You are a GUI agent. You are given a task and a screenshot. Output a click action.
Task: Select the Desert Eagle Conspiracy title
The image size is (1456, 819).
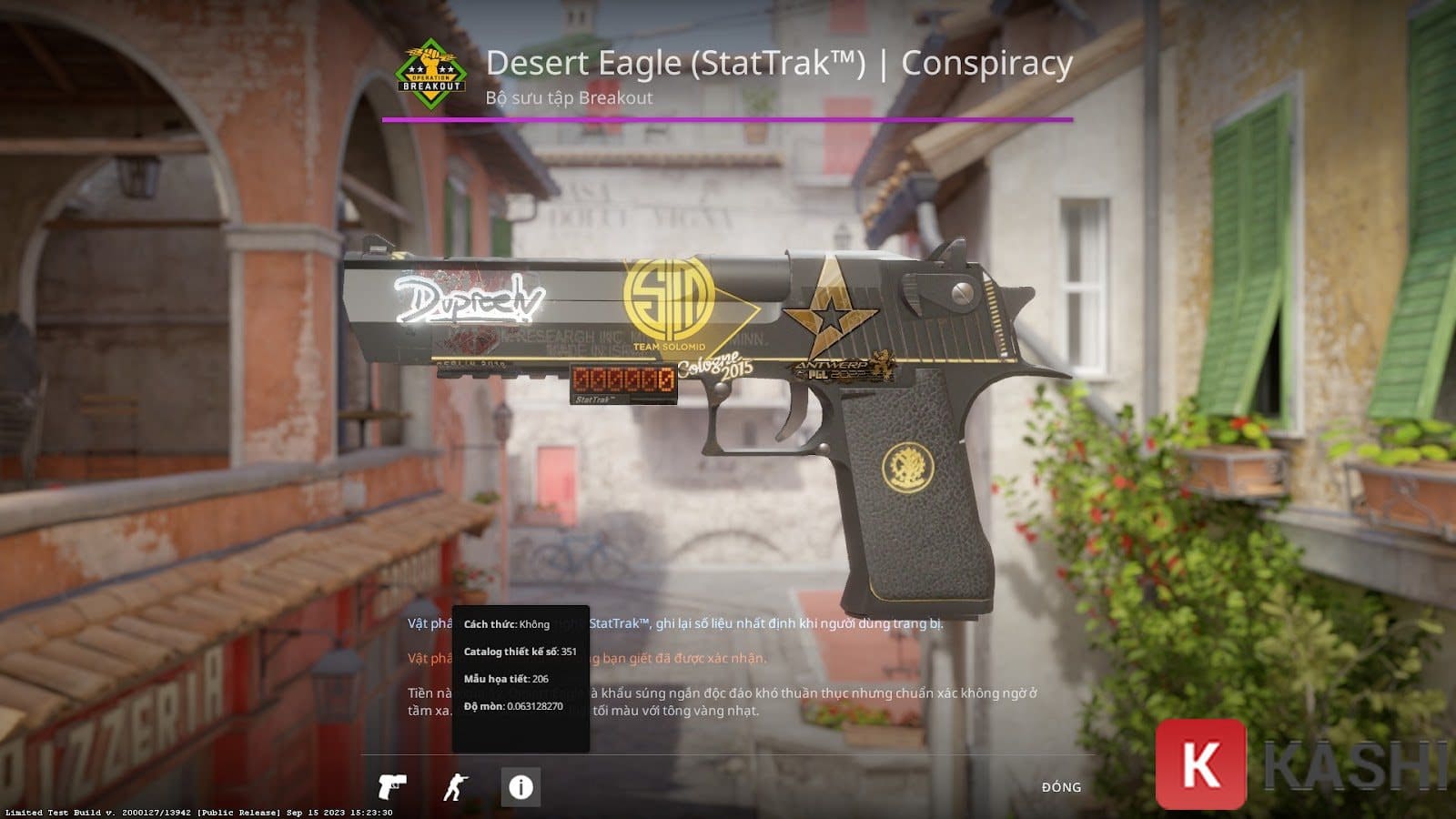tap(778, 64)
